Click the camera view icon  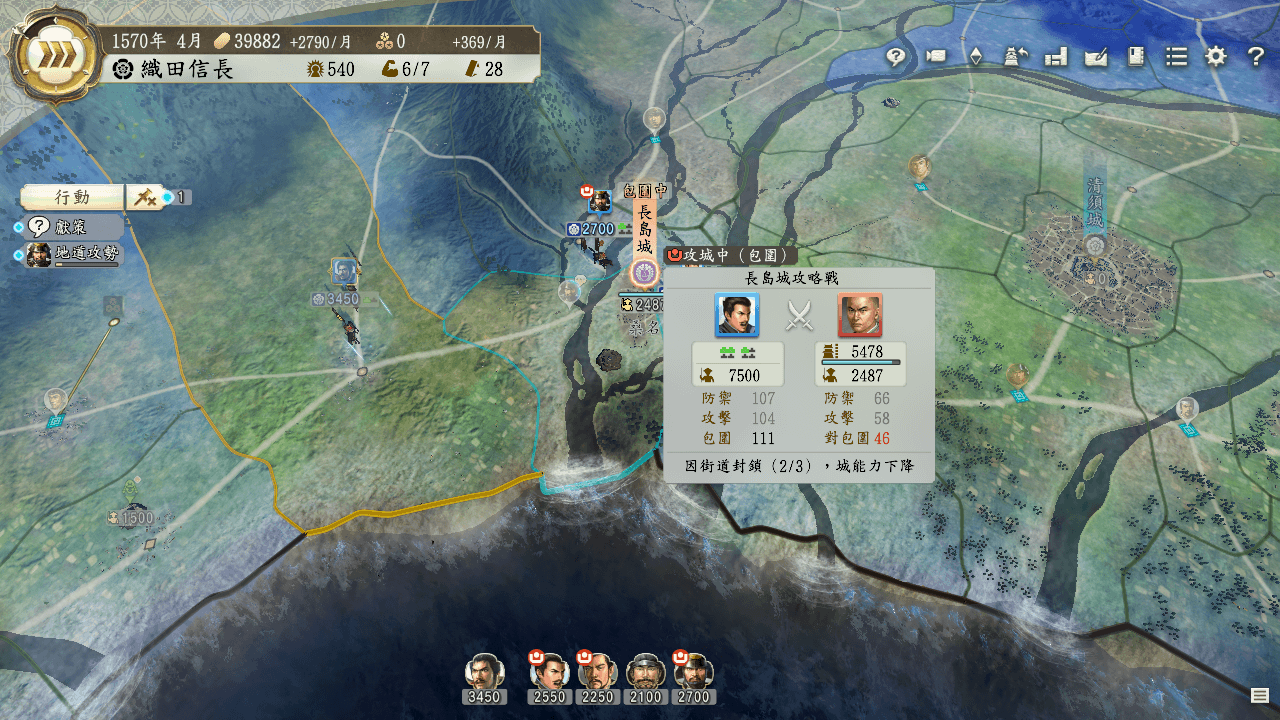(936, 57)
